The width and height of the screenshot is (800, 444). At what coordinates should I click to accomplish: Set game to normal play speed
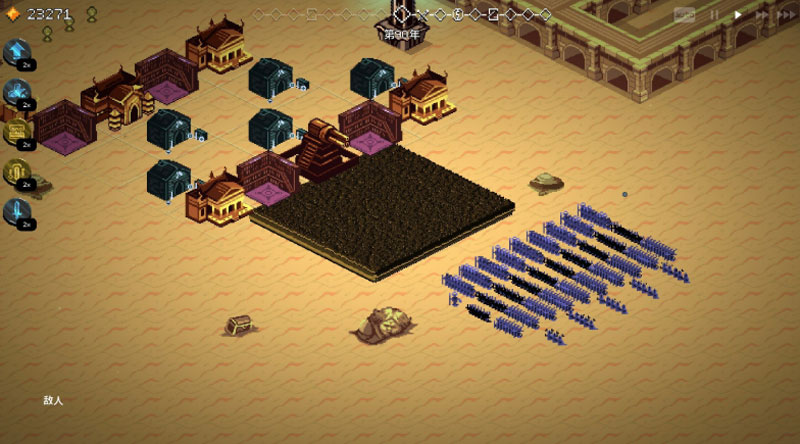[738, 15]
